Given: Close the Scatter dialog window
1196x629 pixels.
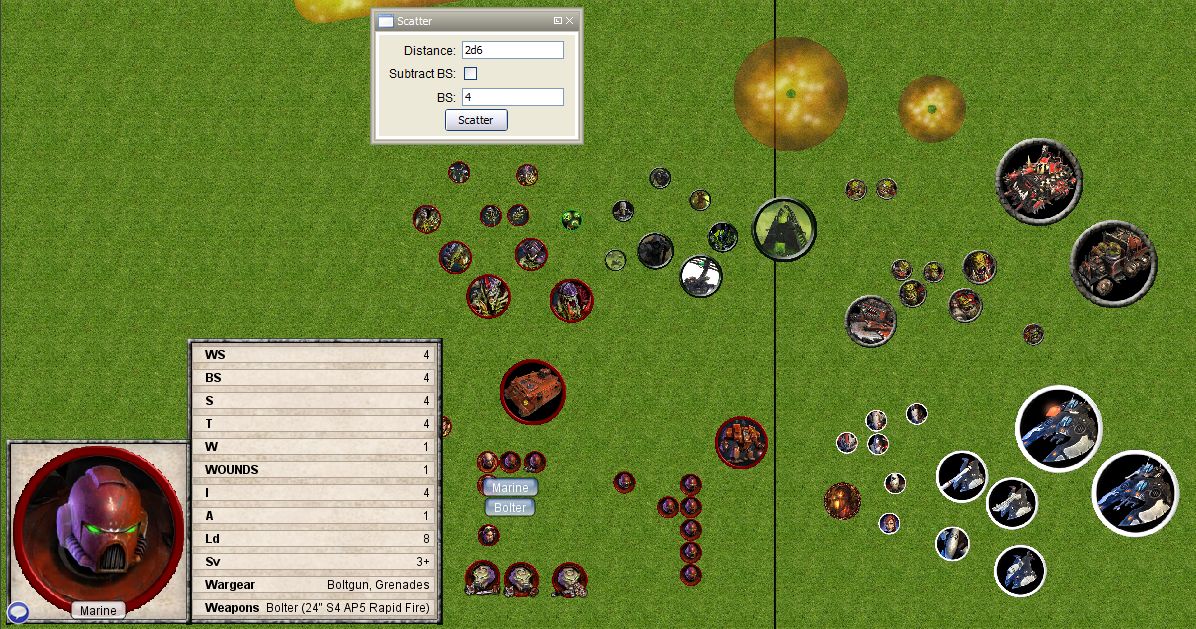Looking at the screenshot, I should pos(570,20).
